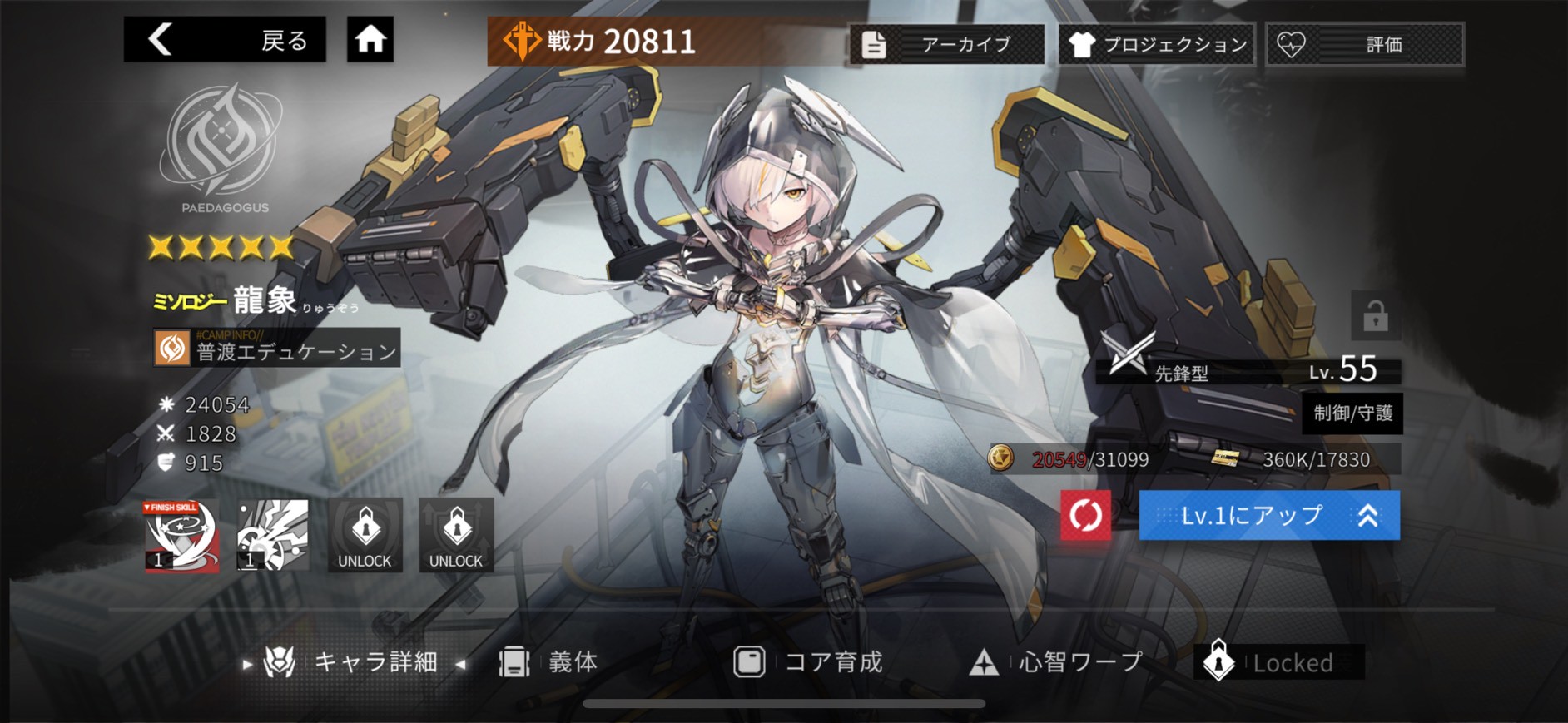
Task: Click the red circular reset icon
Action: (1086, 515)
